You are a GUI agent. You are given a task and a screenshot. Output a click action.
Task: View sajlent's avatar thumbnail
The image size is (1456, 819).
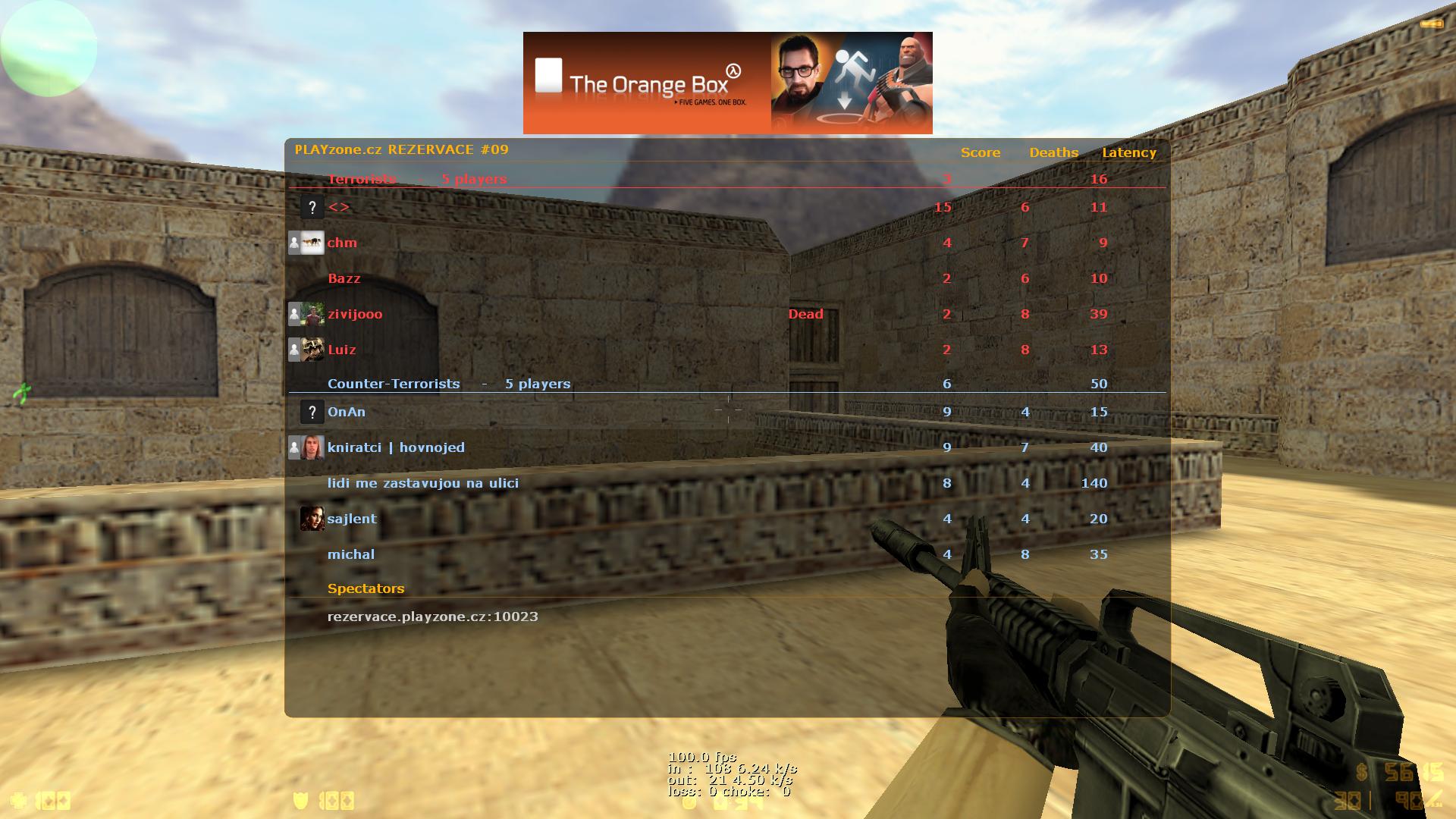(x=312, y=519)
